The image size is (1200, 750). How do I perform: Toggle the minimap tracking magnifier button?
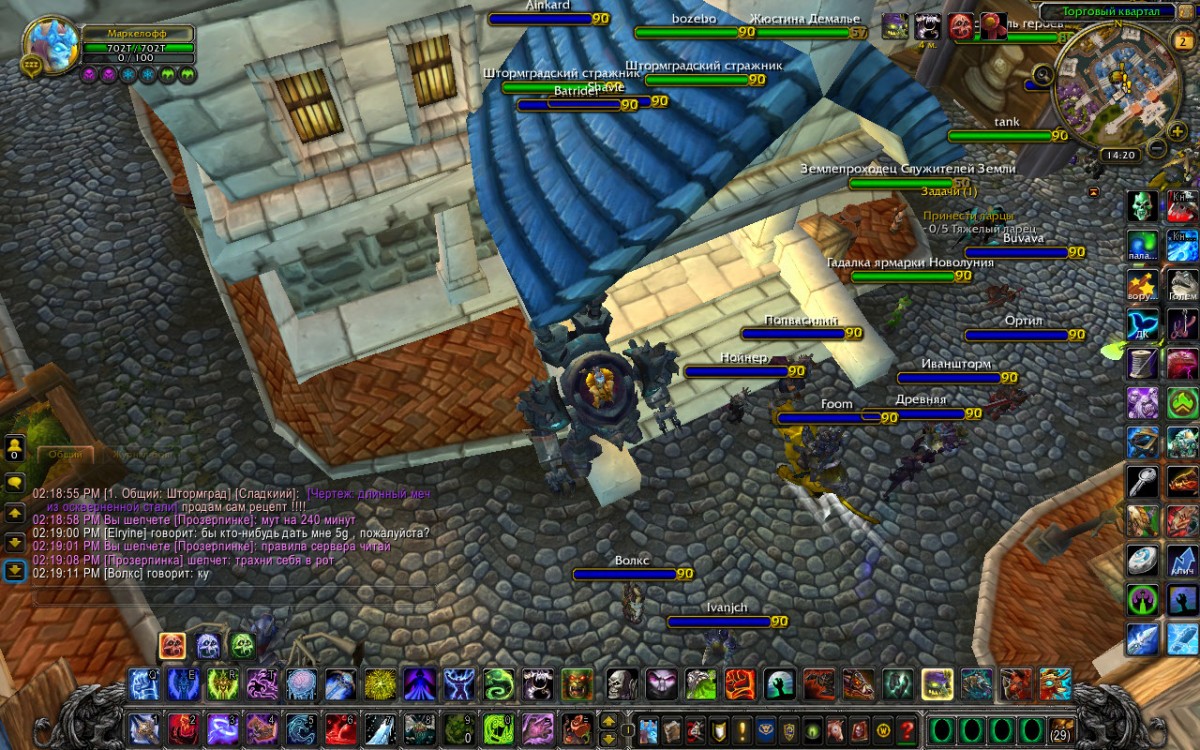(1043, 73)
